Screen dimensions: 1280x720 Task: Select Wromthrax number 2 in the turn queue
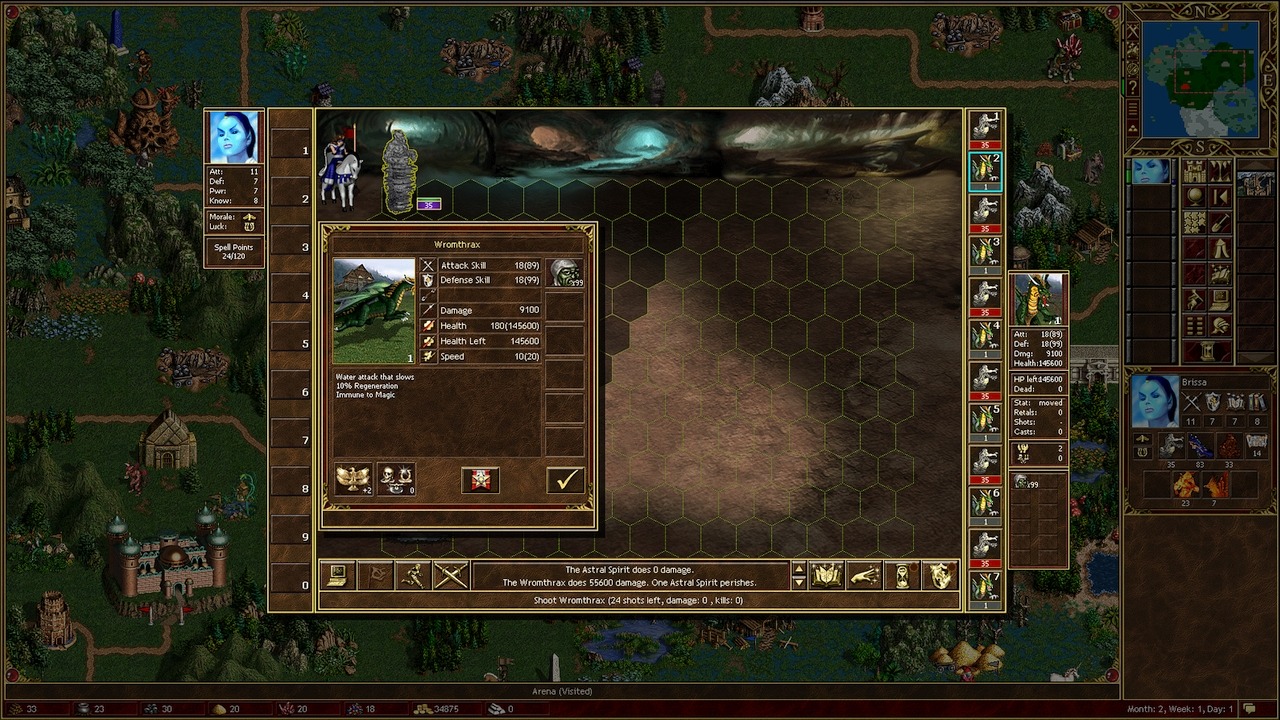pyautogui.click(x=986, y=172)
